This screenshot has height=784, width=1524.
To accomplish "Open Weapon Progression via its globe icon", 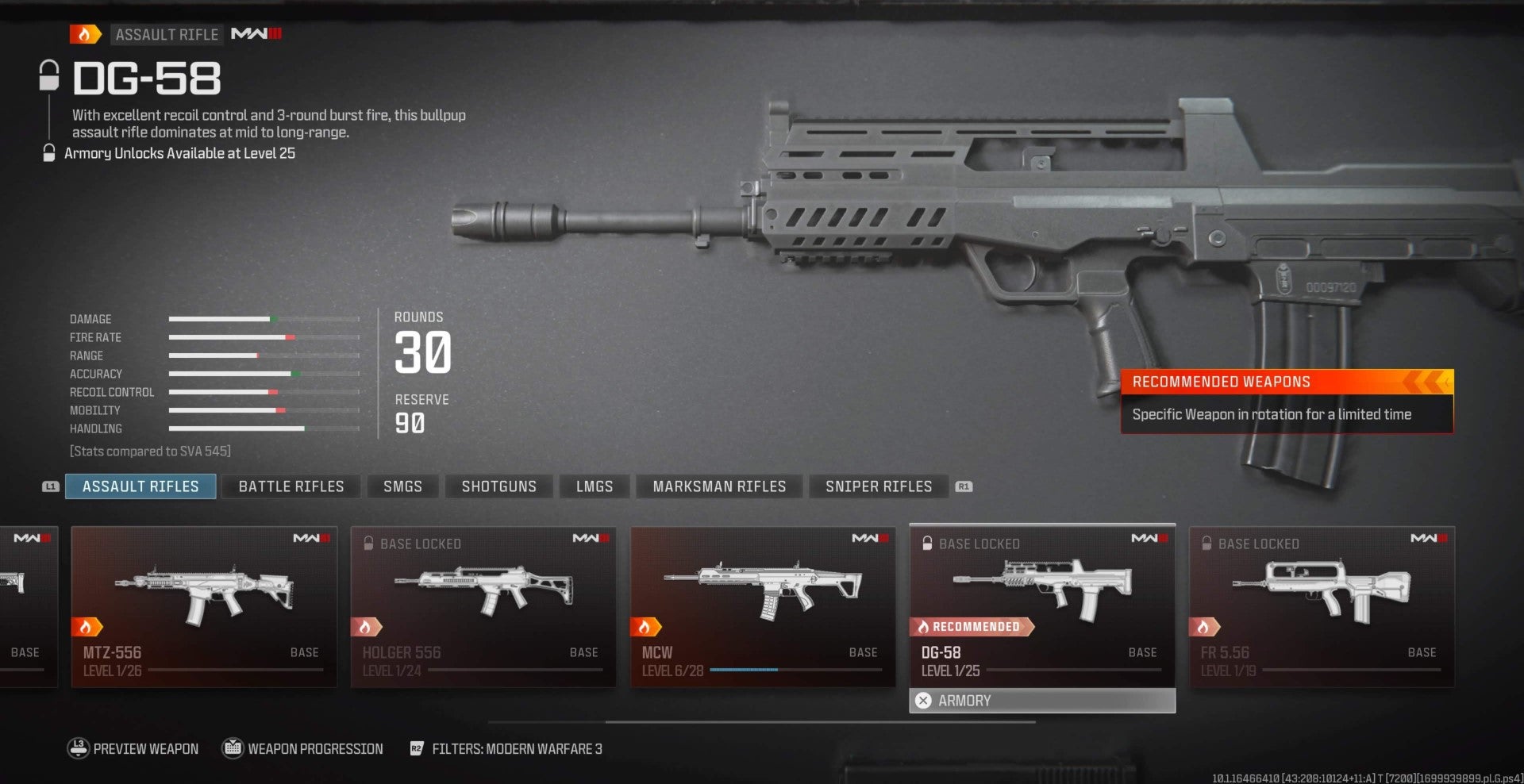I will click(x=232, y=748).
